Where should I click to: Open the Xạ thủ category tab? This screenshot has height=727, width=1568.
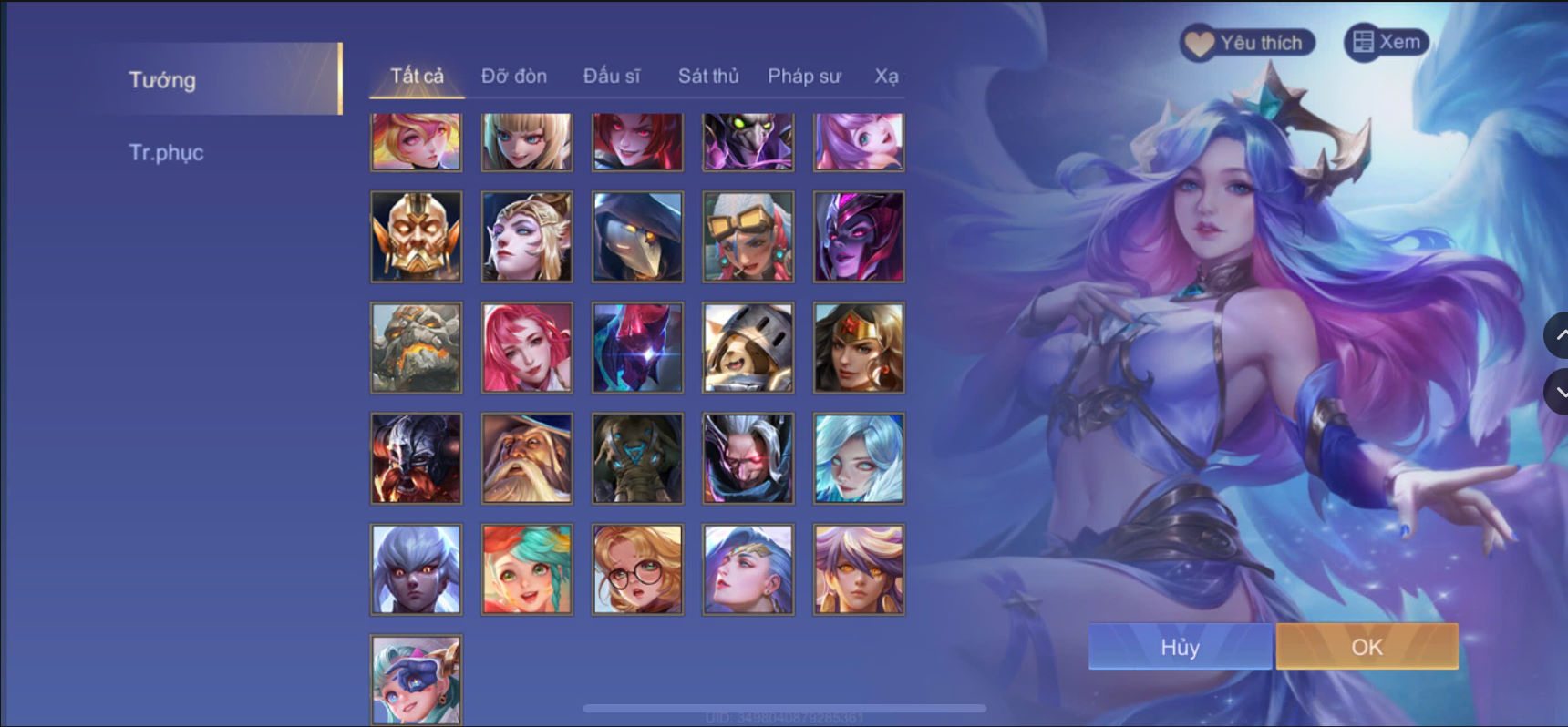pyautogui.click(x=889, y=77)
